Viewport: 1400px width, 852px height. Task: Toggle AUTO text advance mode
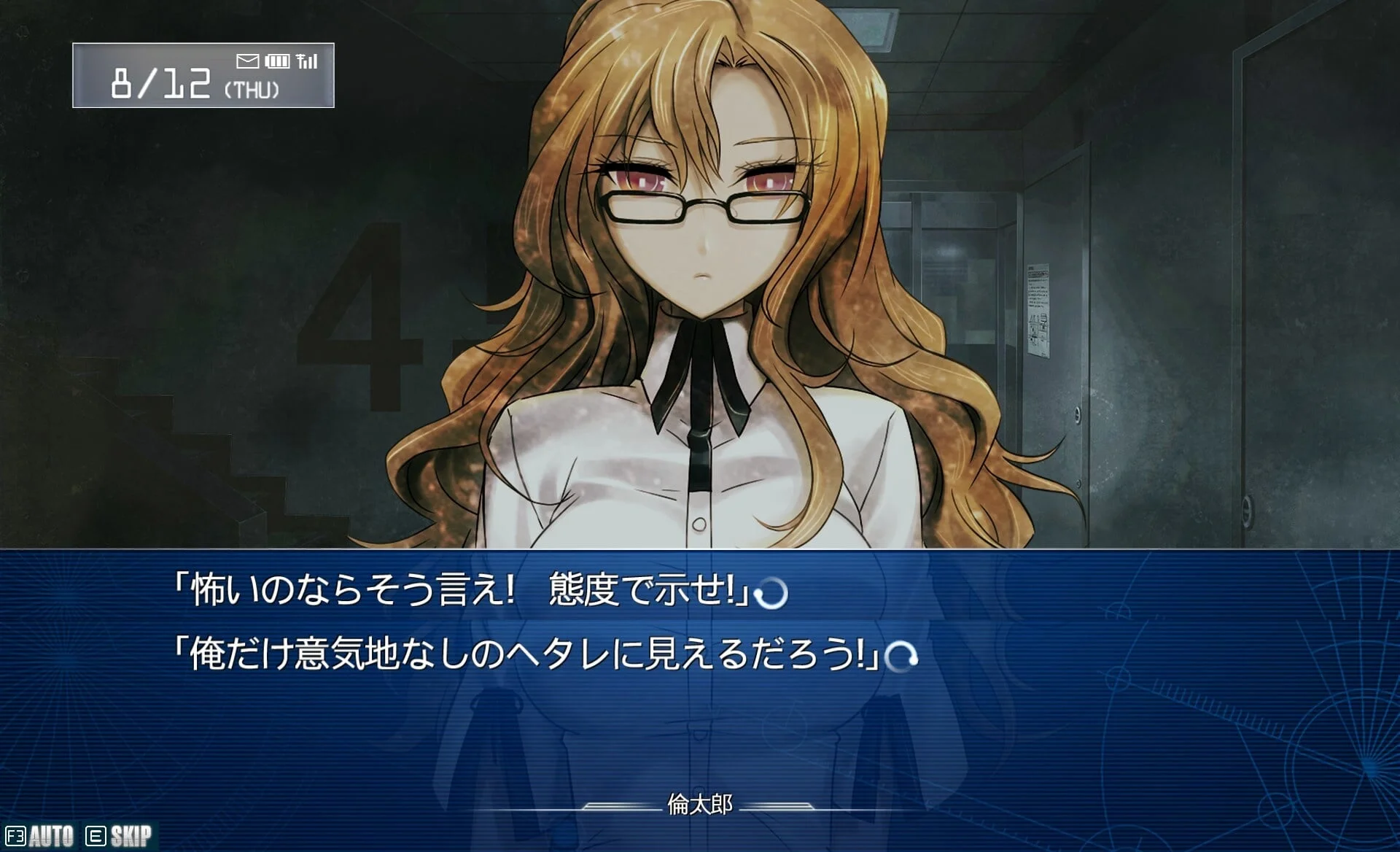tap(41, 836)
